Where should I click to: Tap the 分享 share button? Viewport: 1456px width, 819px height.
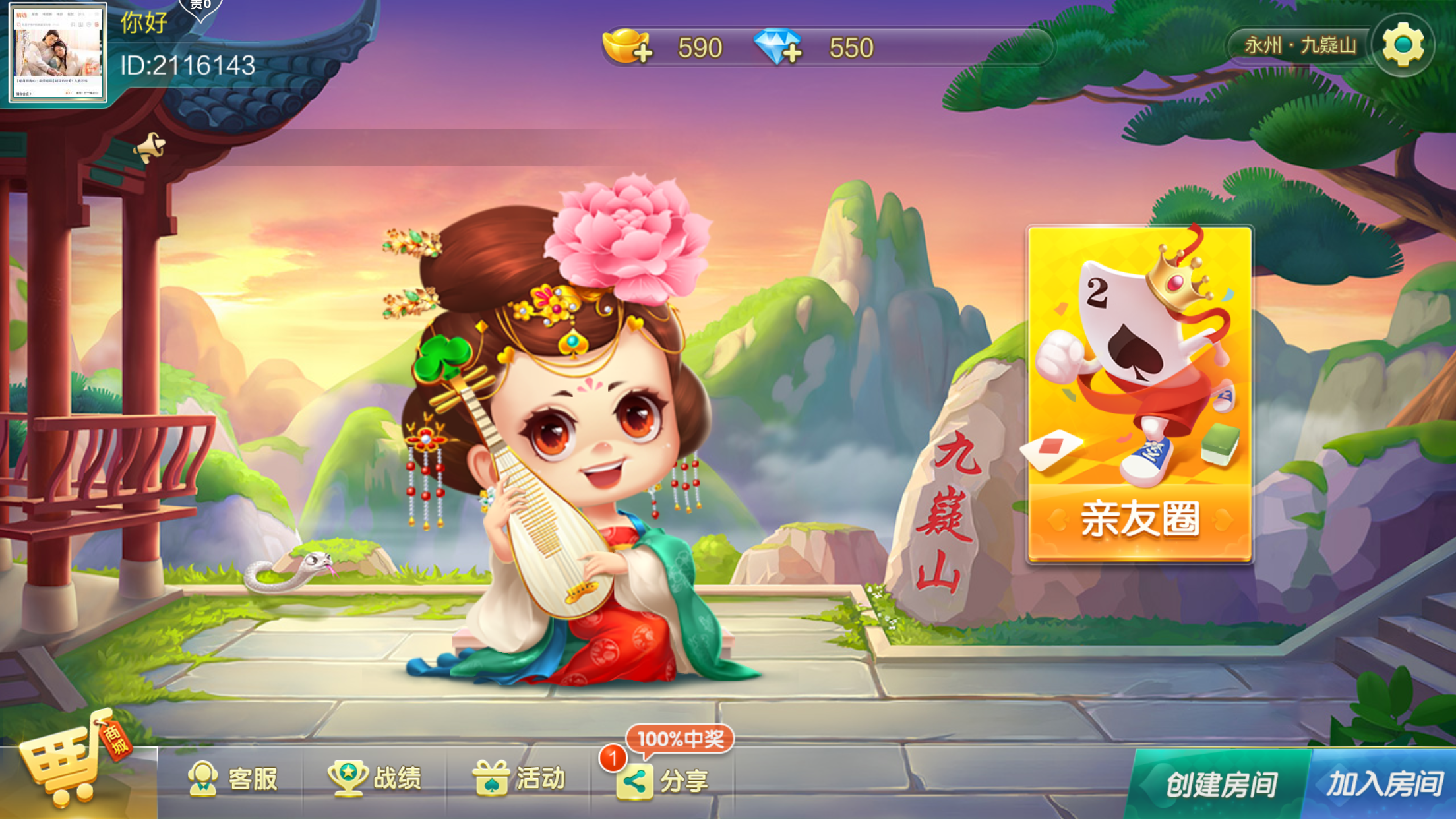coord(663,781)
